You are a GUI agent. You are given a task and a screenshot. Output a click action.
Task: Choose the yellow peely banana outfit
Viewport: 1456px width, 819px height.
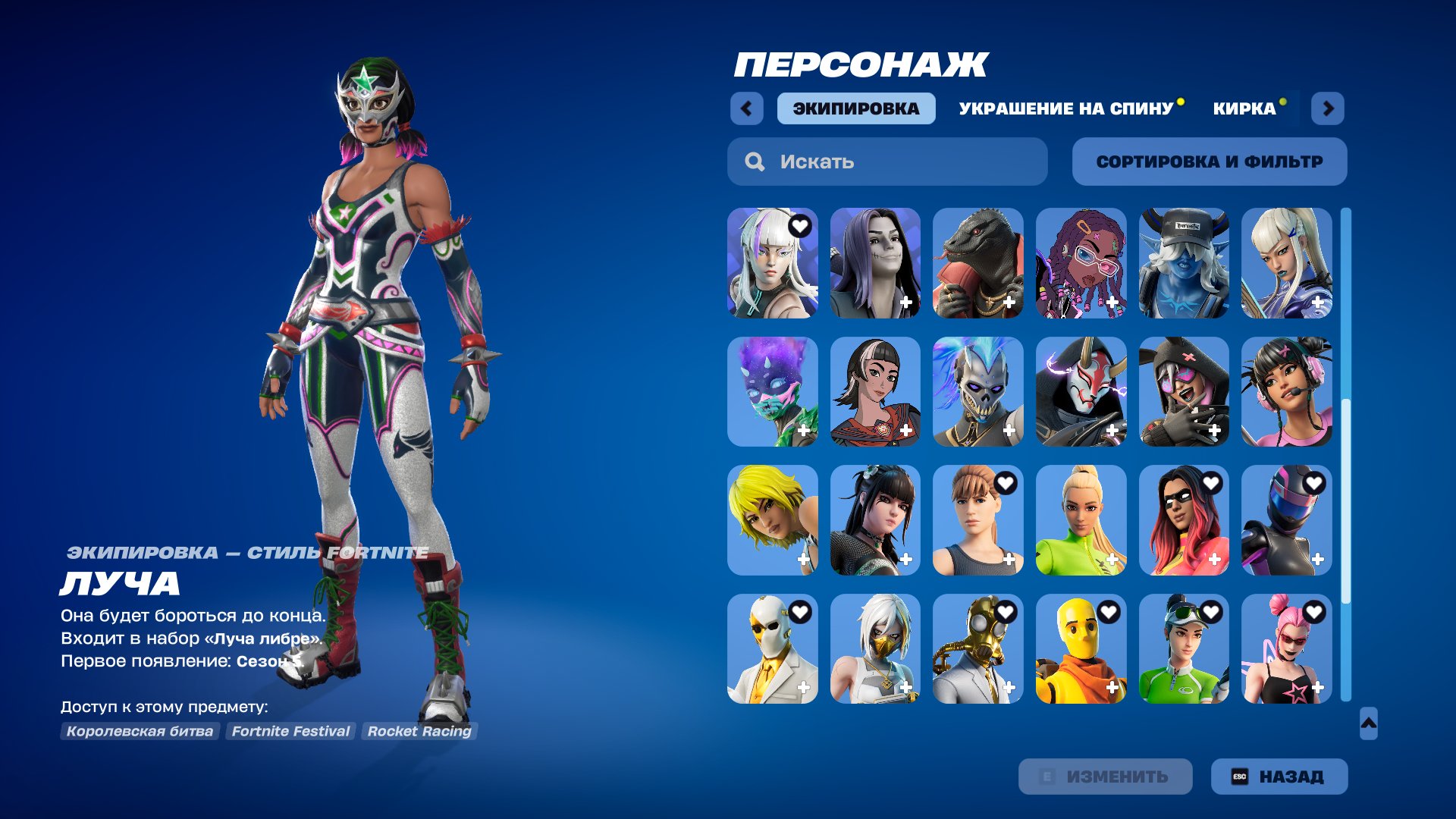[x=1081, y=649]
